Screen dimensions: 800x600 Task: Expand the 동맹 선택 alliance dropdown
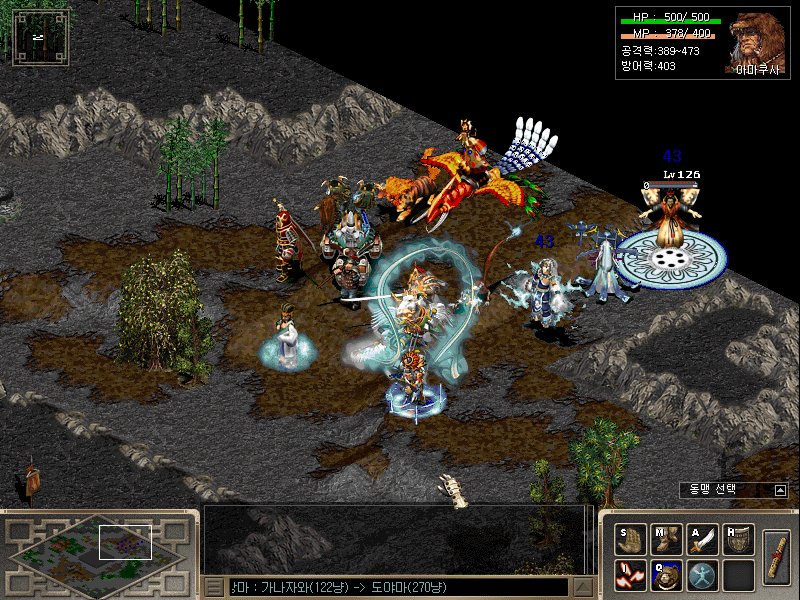(x=781, y=490)
